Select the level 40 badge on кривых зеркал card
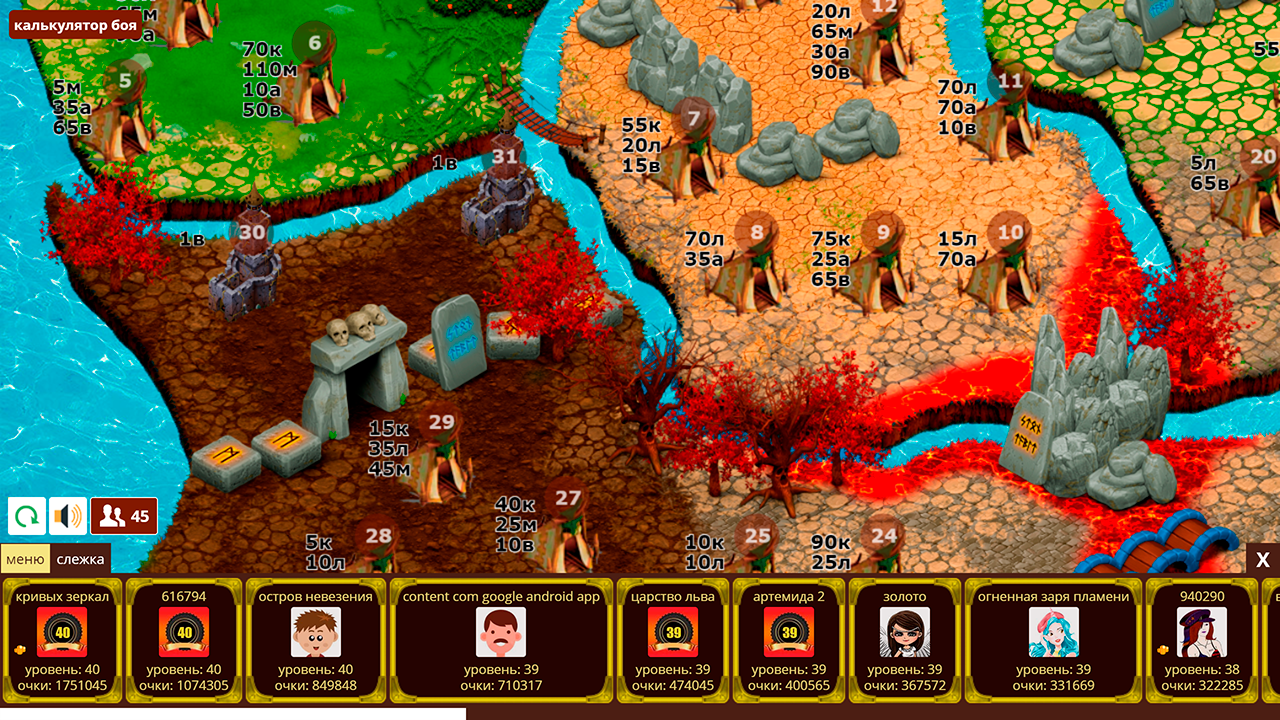1280x720 pixels. point(63,633)
